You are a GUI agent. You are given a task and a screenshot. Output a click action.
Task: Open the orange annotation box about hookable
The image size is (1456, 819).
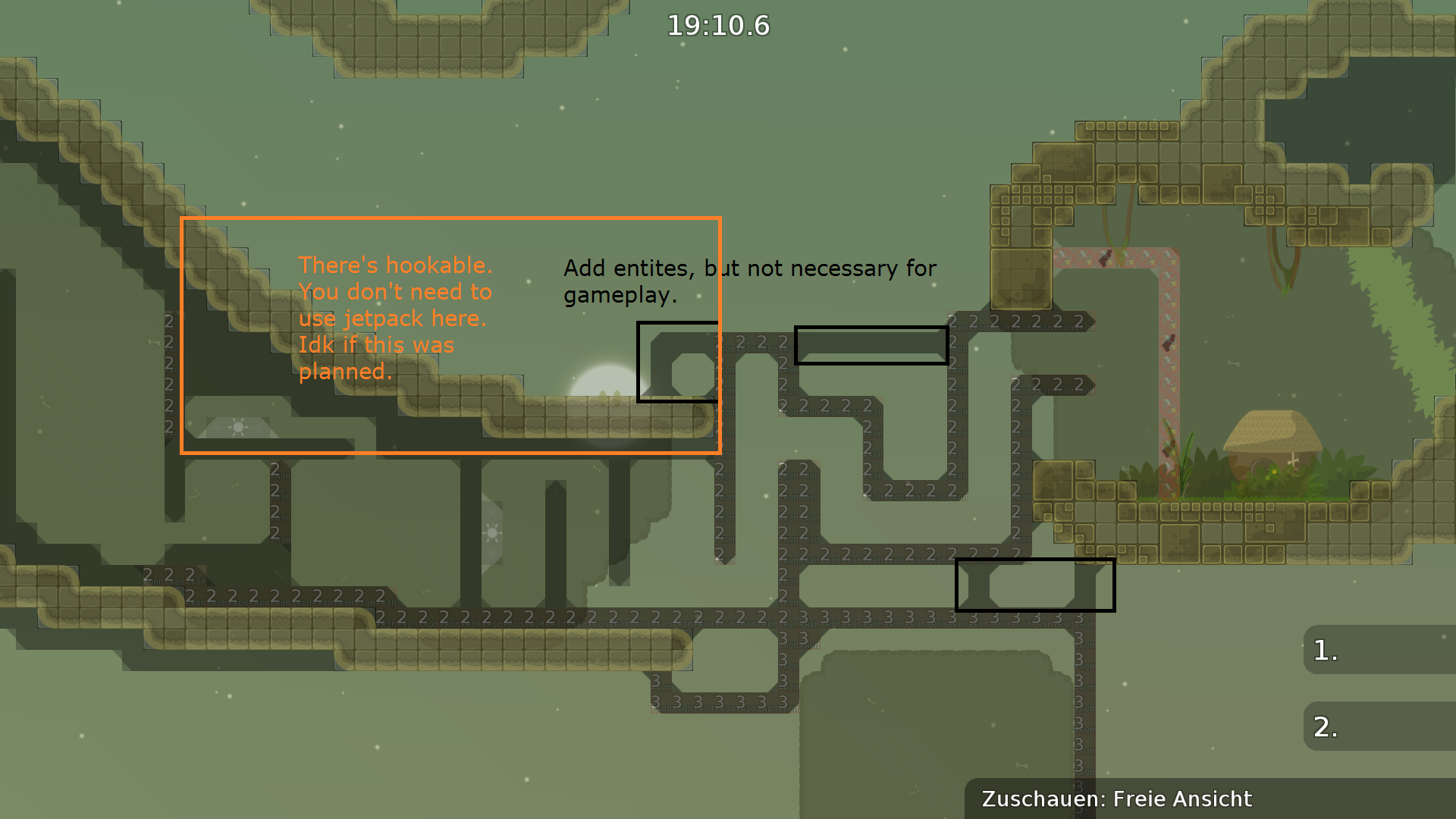pos(450,335)
